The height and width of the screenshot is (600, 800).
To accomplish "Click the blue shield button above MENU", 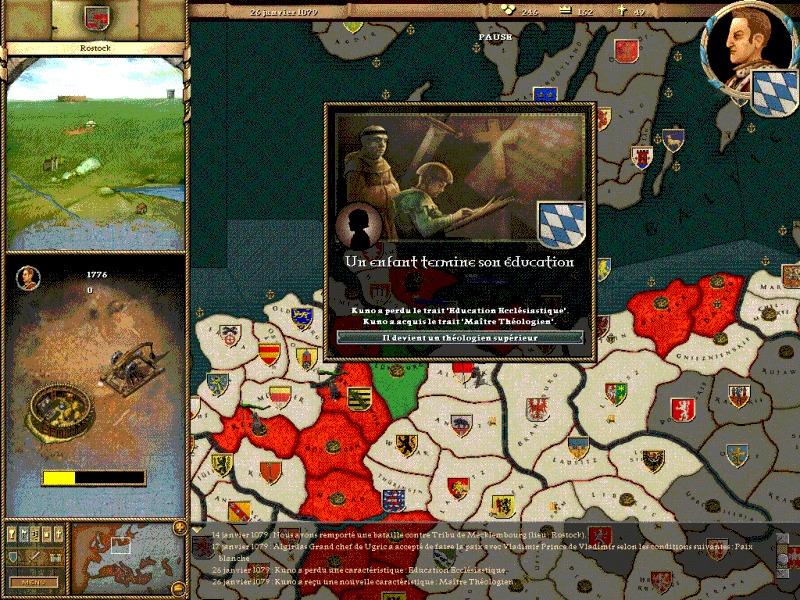I will (x=14, y=558).
